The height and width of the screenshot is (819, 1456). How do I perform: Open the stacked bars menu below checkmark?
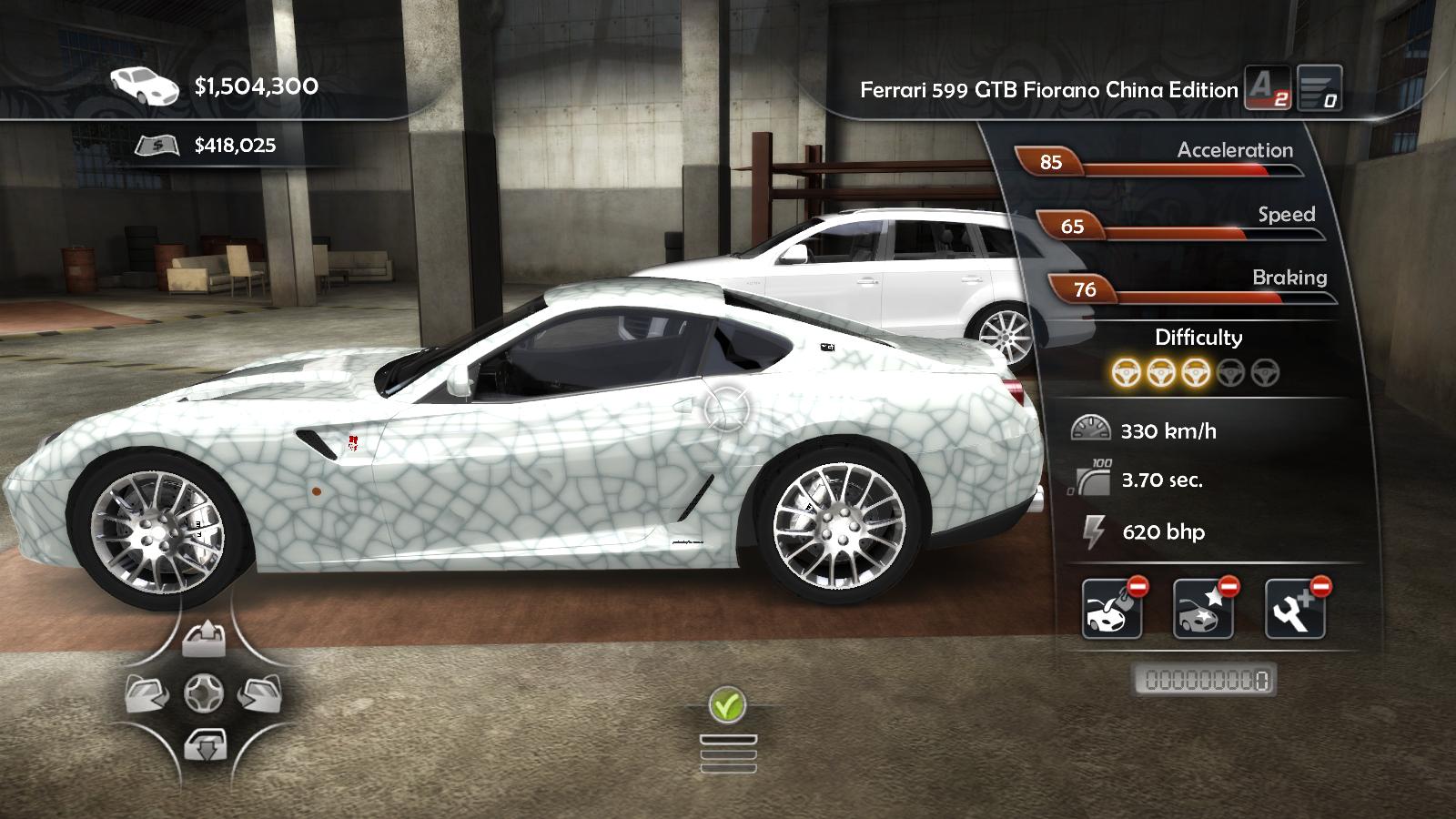coord(728,753)
